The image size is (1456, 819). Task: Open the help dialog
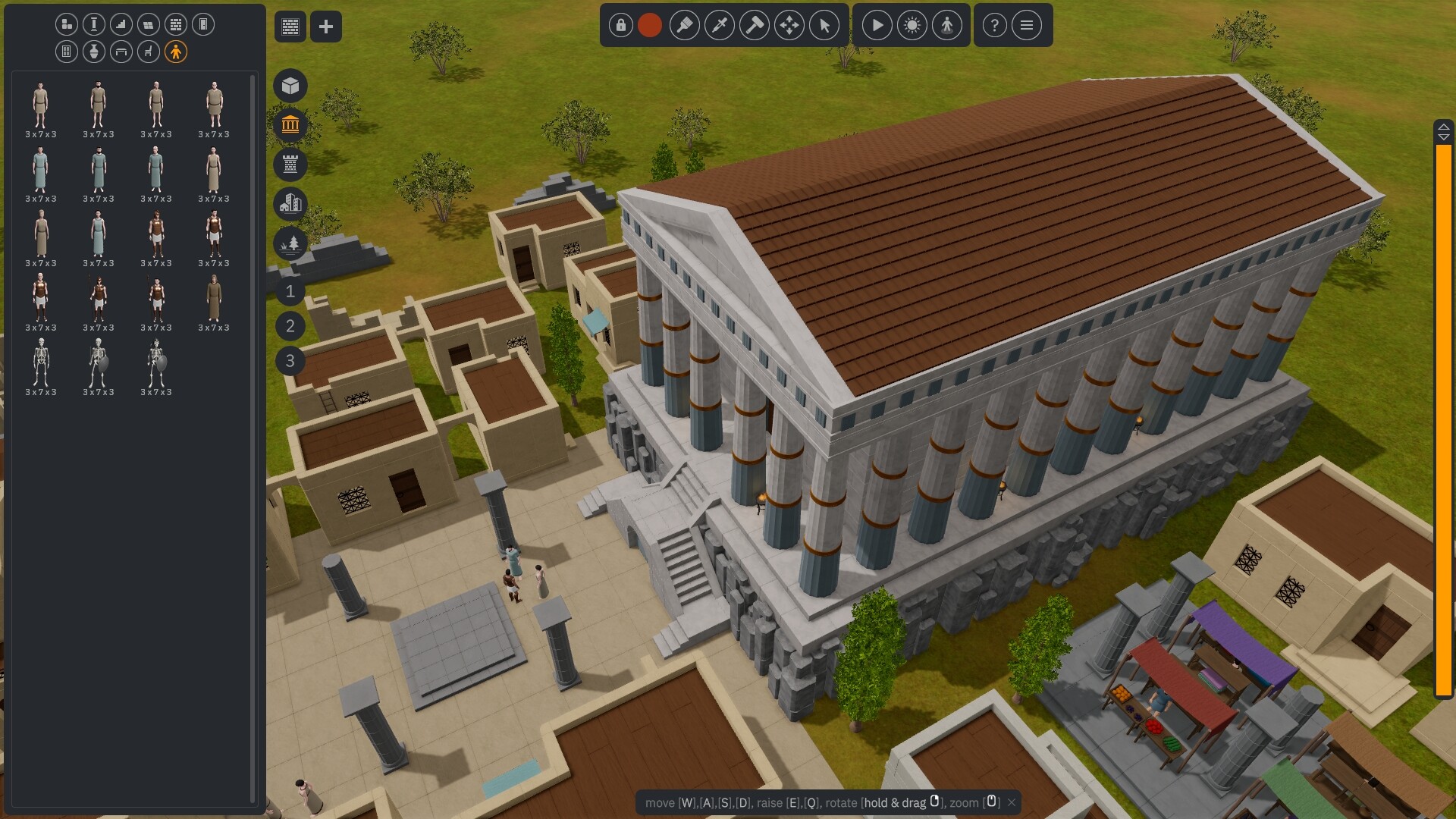(x=994, y=25)
